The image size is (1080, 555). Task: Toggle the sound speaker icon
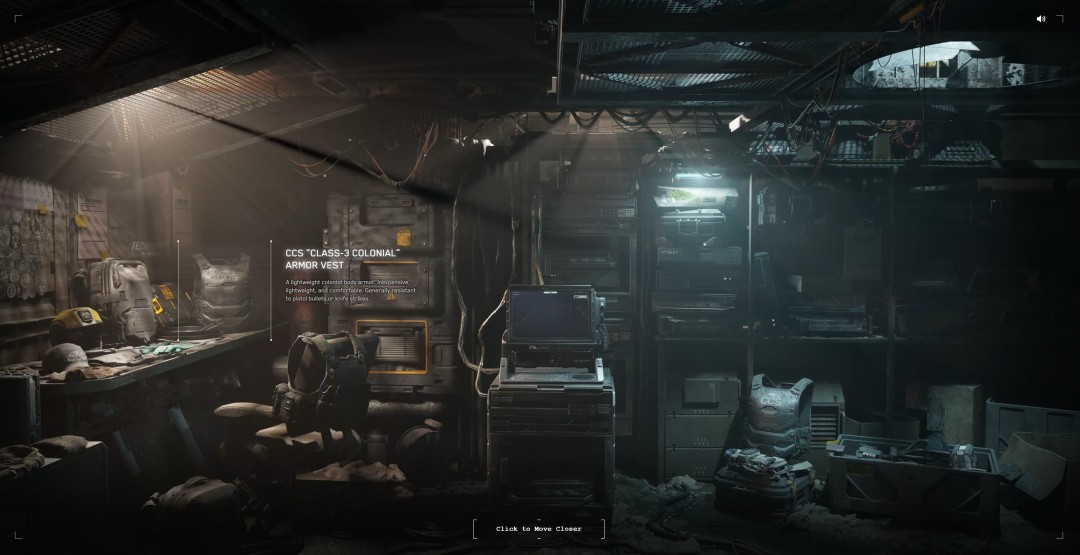click(x=1041, y=18)
